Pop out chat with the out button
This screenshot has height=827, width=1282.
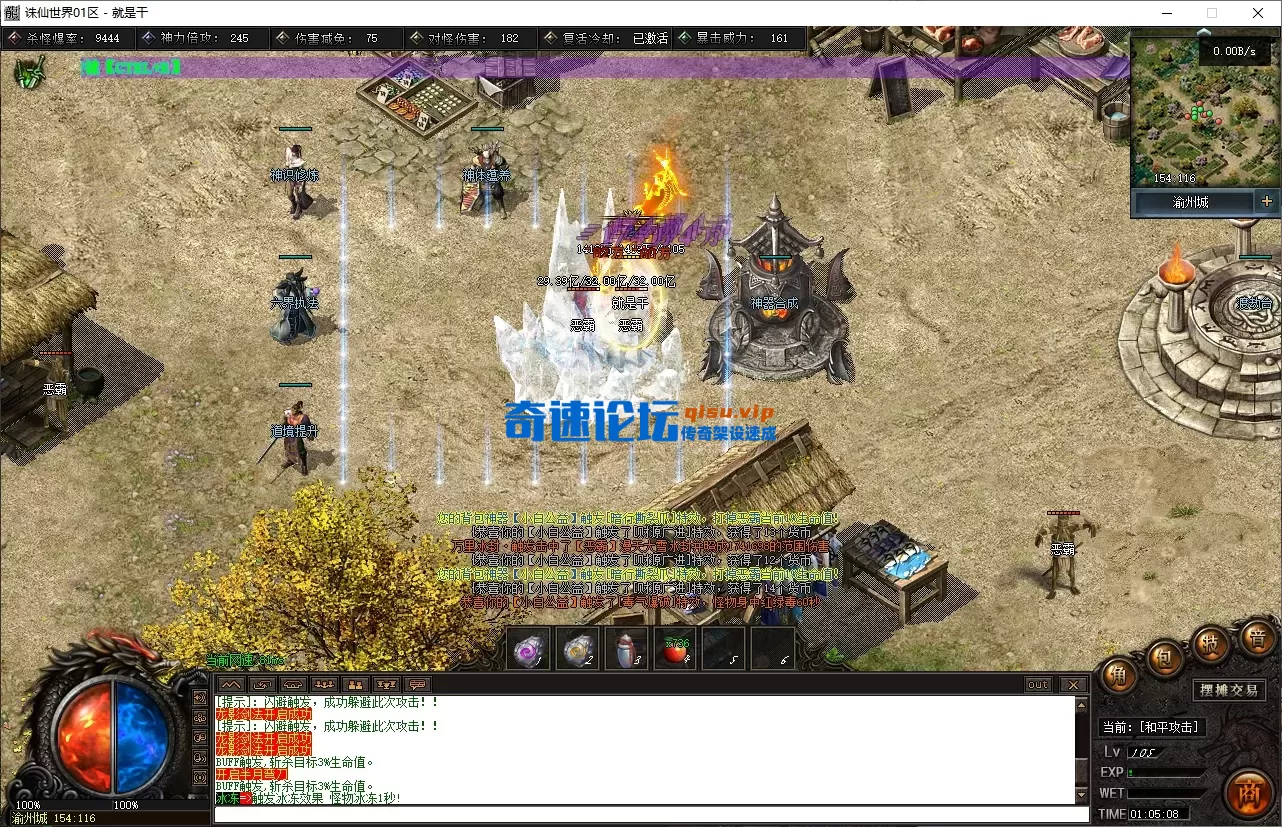pos(1038,684)
